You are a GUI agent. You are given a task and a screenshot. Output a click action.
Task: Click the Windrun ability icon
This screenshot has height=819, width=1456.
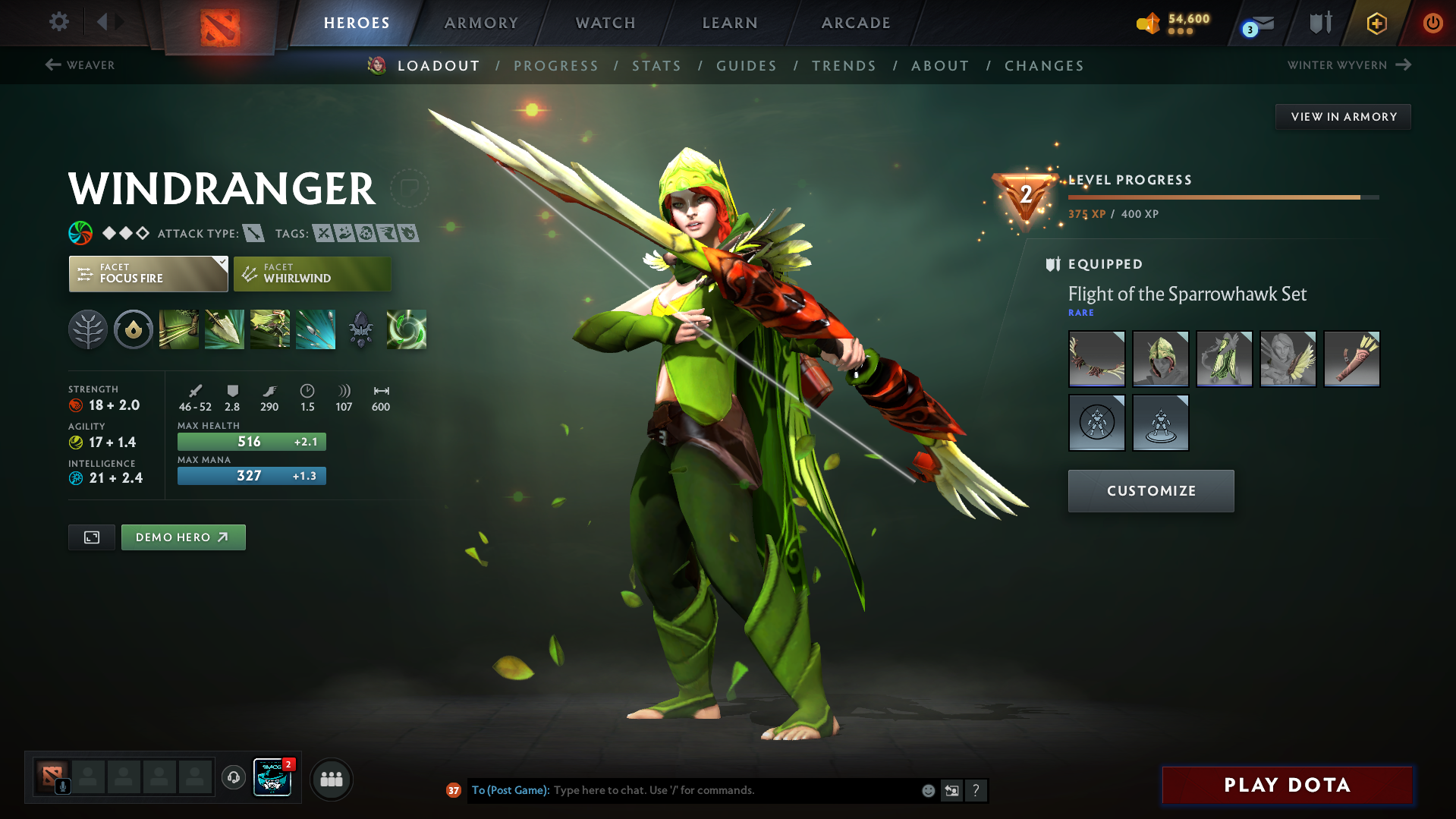269,329
